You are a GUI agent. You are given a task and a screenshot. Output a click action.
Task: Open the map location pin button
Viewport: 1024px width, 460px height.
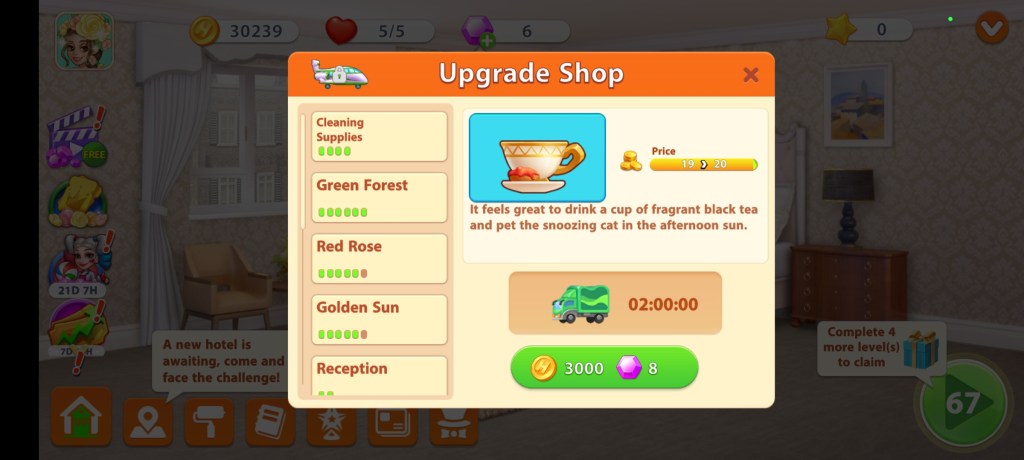click(x=147, y=423)
